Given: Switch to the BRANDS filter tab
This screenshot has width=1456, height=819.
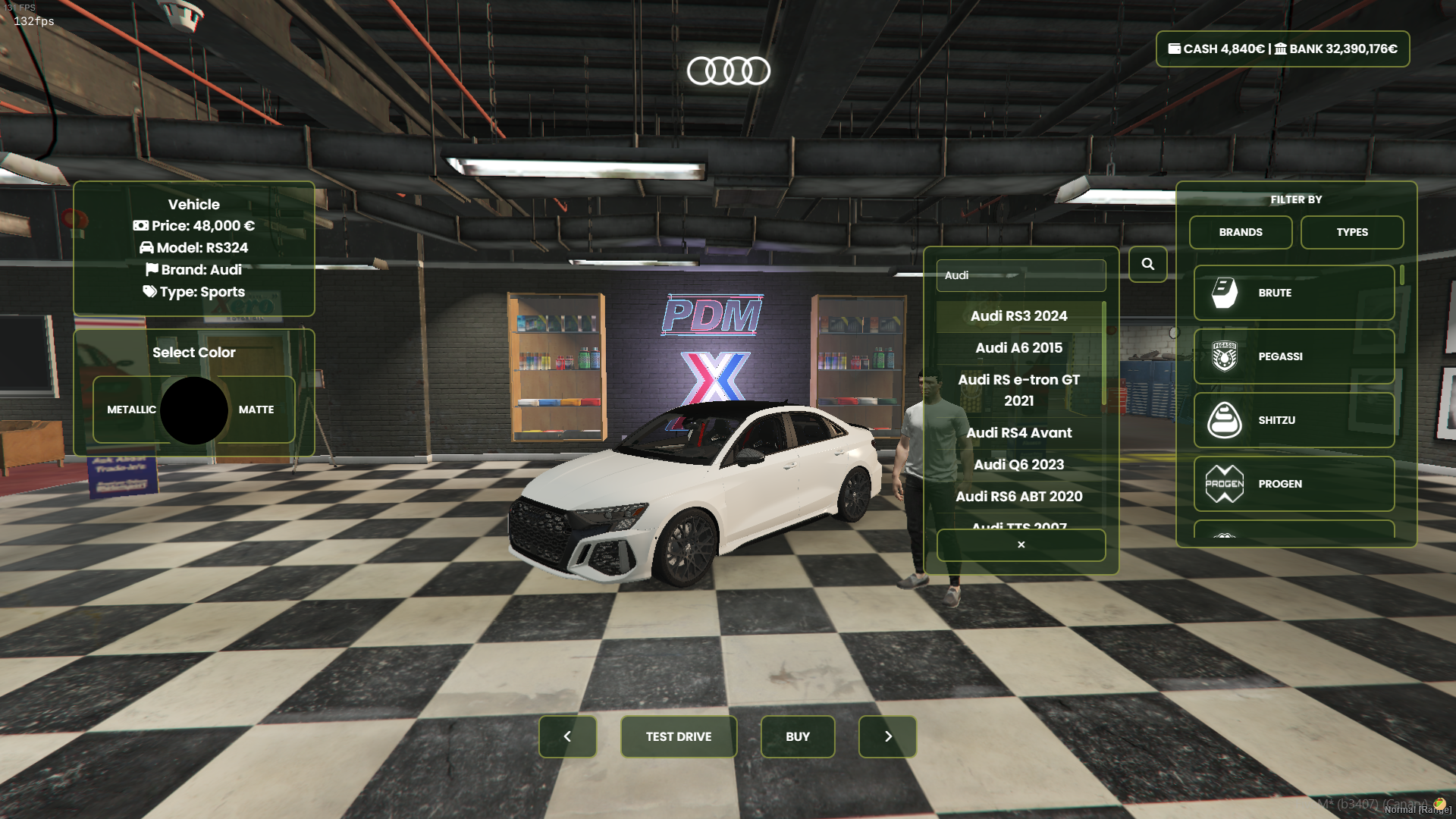Looking at the screenshot, I should point(1241,232).
